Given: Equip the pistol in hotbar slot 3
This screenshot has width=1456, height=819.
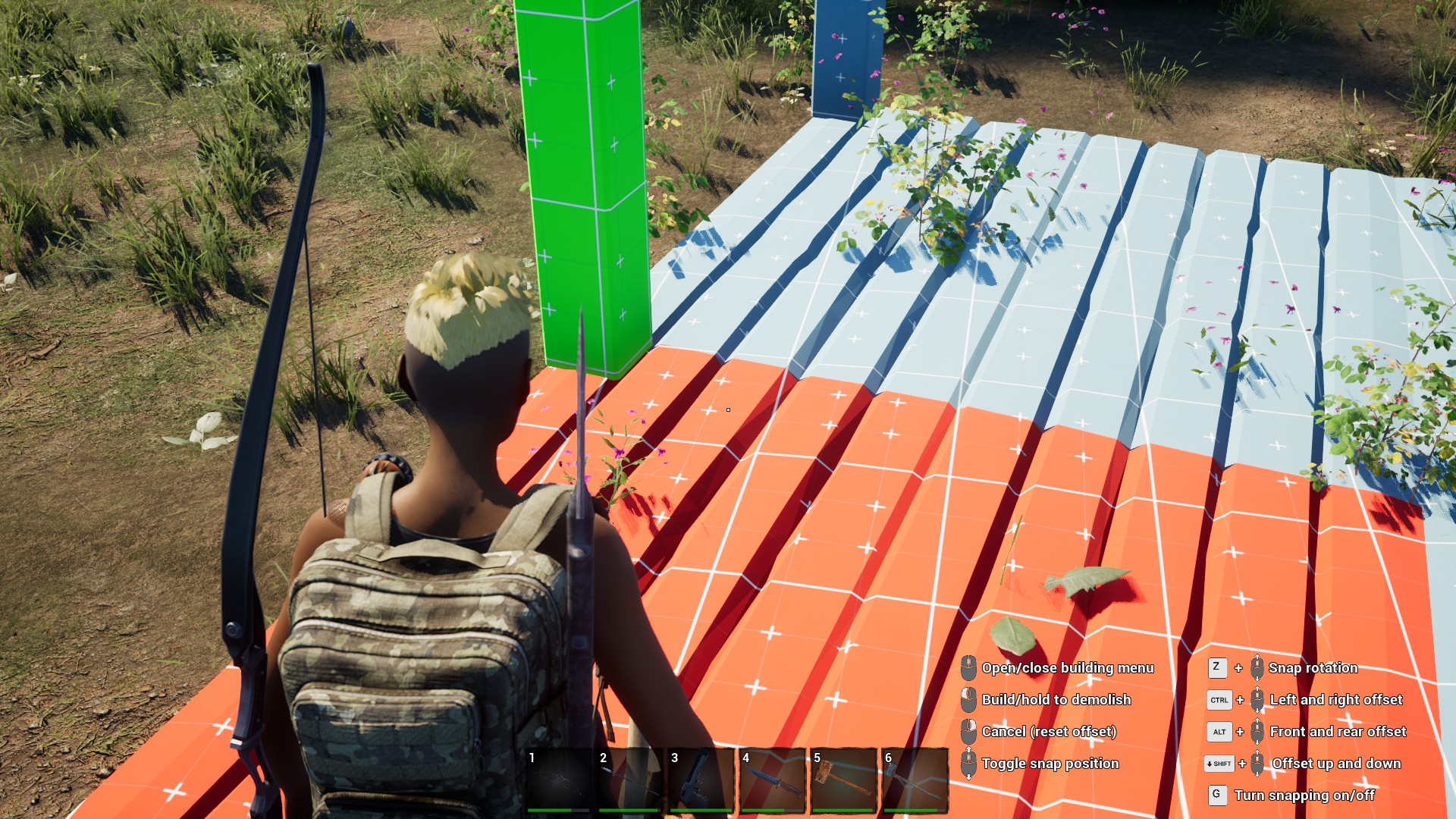Looking at the screenshot, I should [701, 780].
